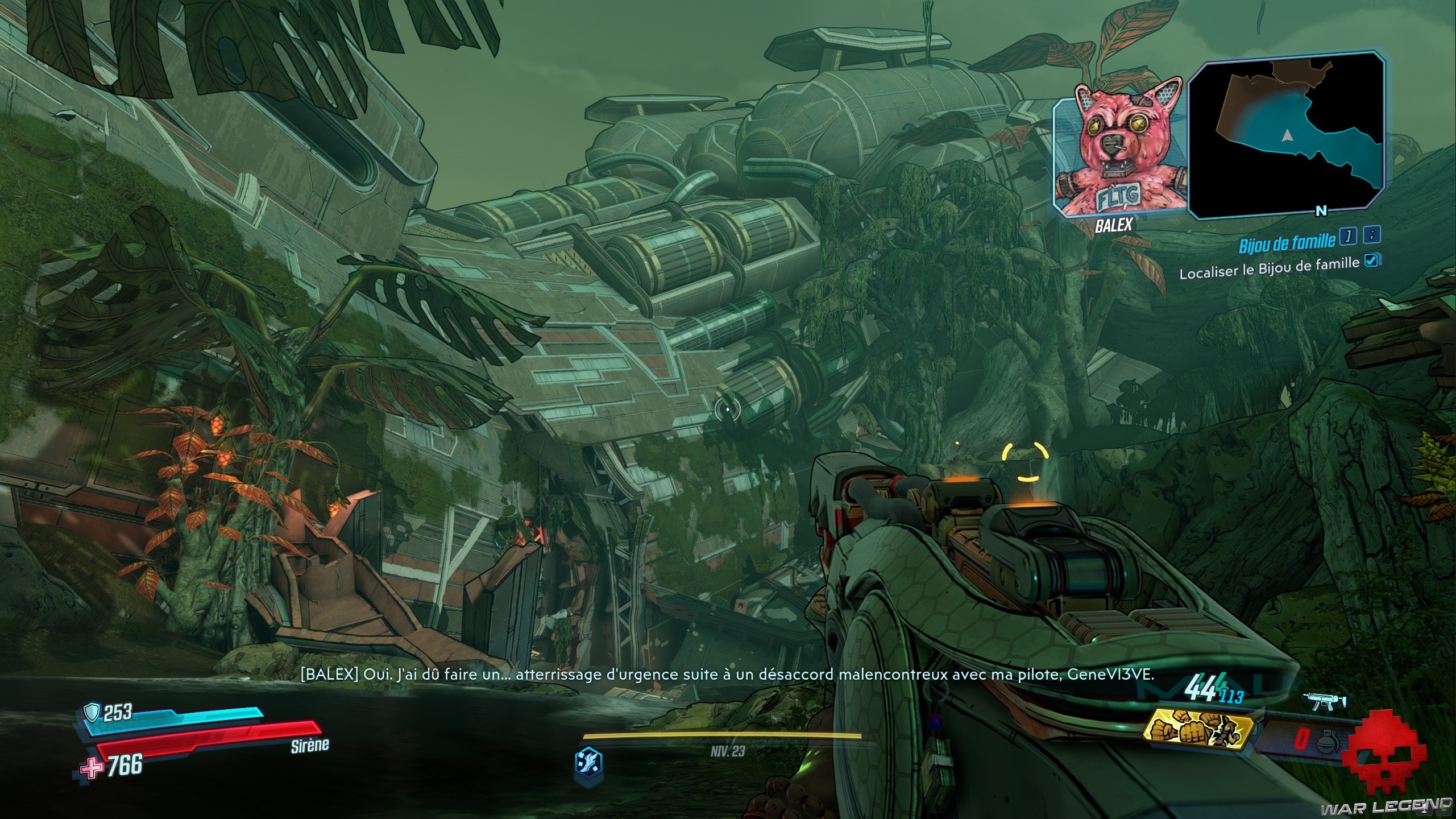
Task: Open the minimap in the corner
Action: (1285, 134)
